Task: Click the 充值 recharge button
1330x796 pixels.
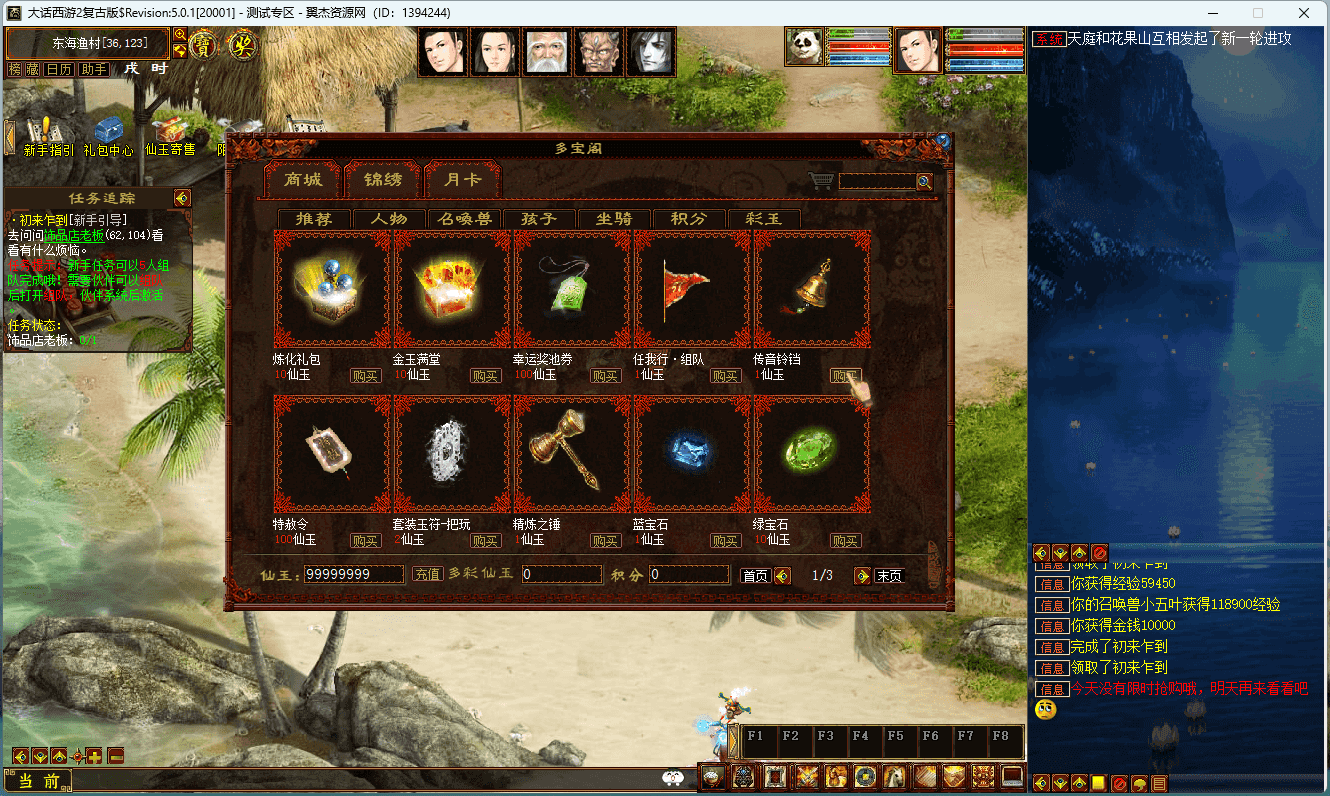Action: (x=428, y=575)
